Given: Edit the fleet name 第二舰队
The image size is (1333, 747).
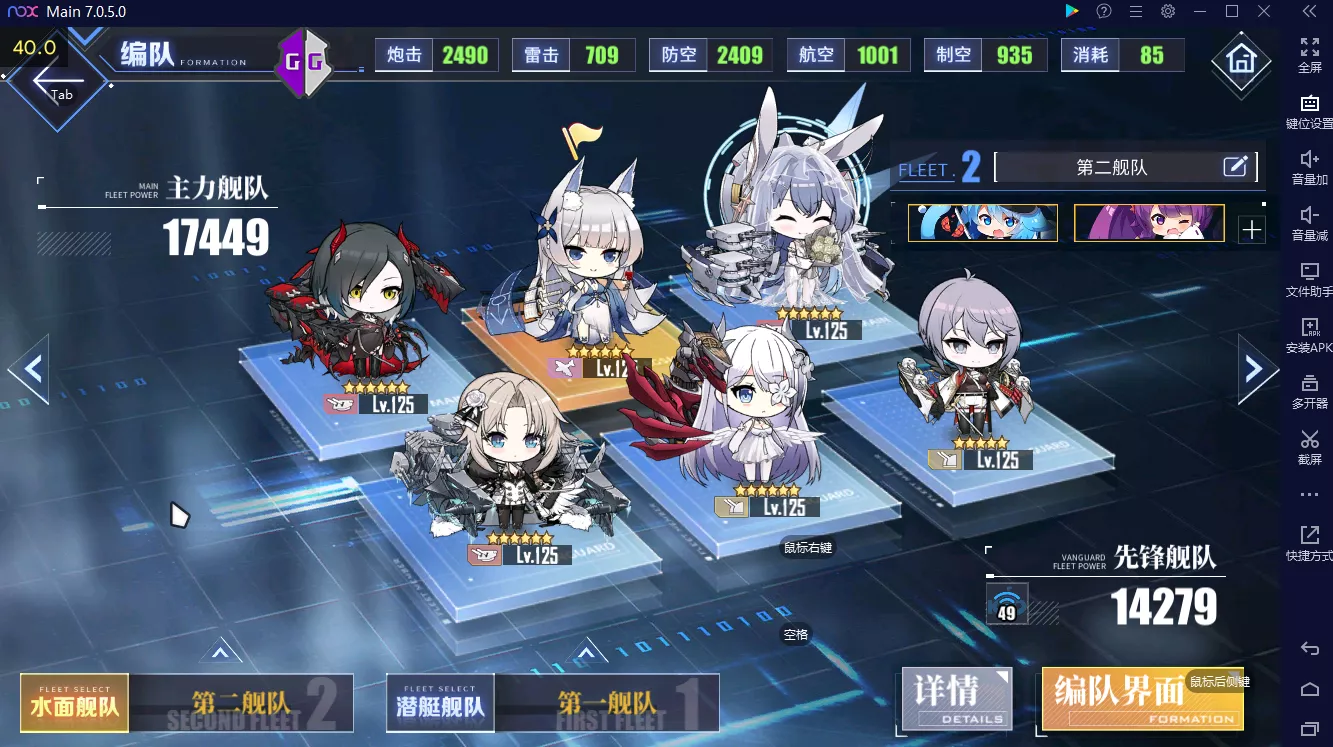Looking at the screenshot, I should (x=1236, y=167).
